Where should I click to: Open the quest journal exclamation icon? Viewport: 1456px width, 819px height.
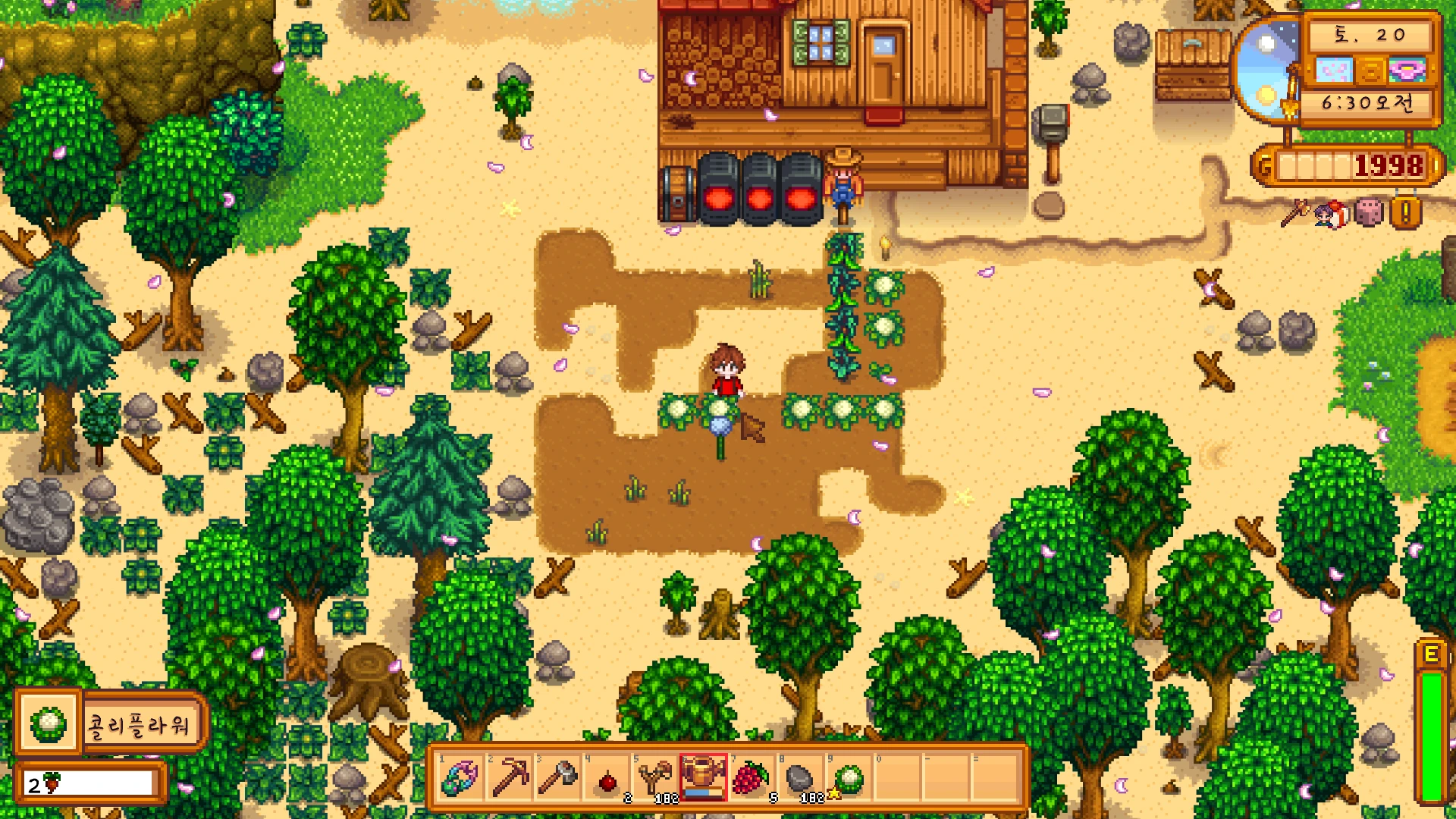1405,213
